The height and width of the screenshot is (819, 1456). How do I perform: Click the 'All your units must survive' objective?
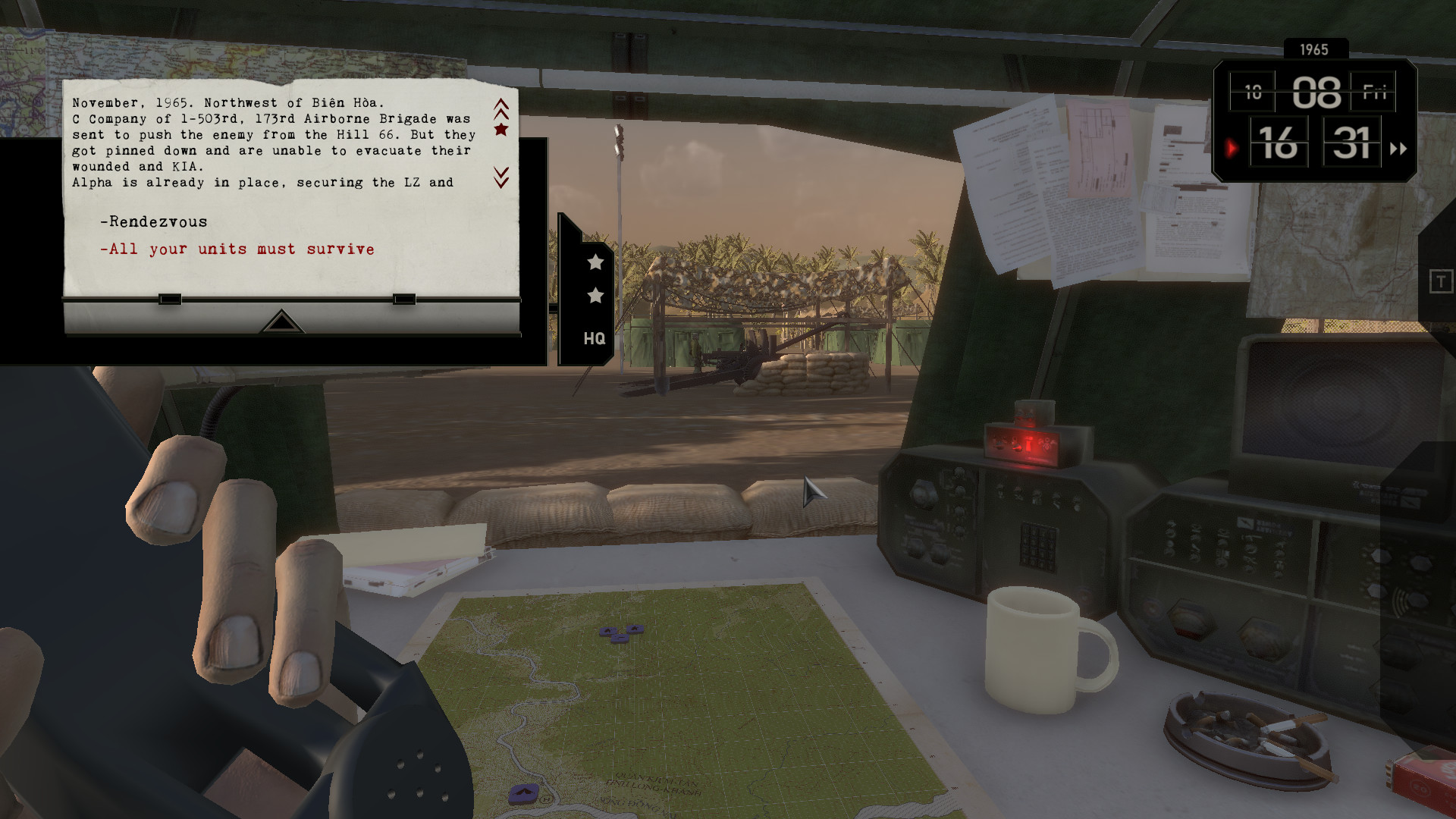click(x=237, y=249)
